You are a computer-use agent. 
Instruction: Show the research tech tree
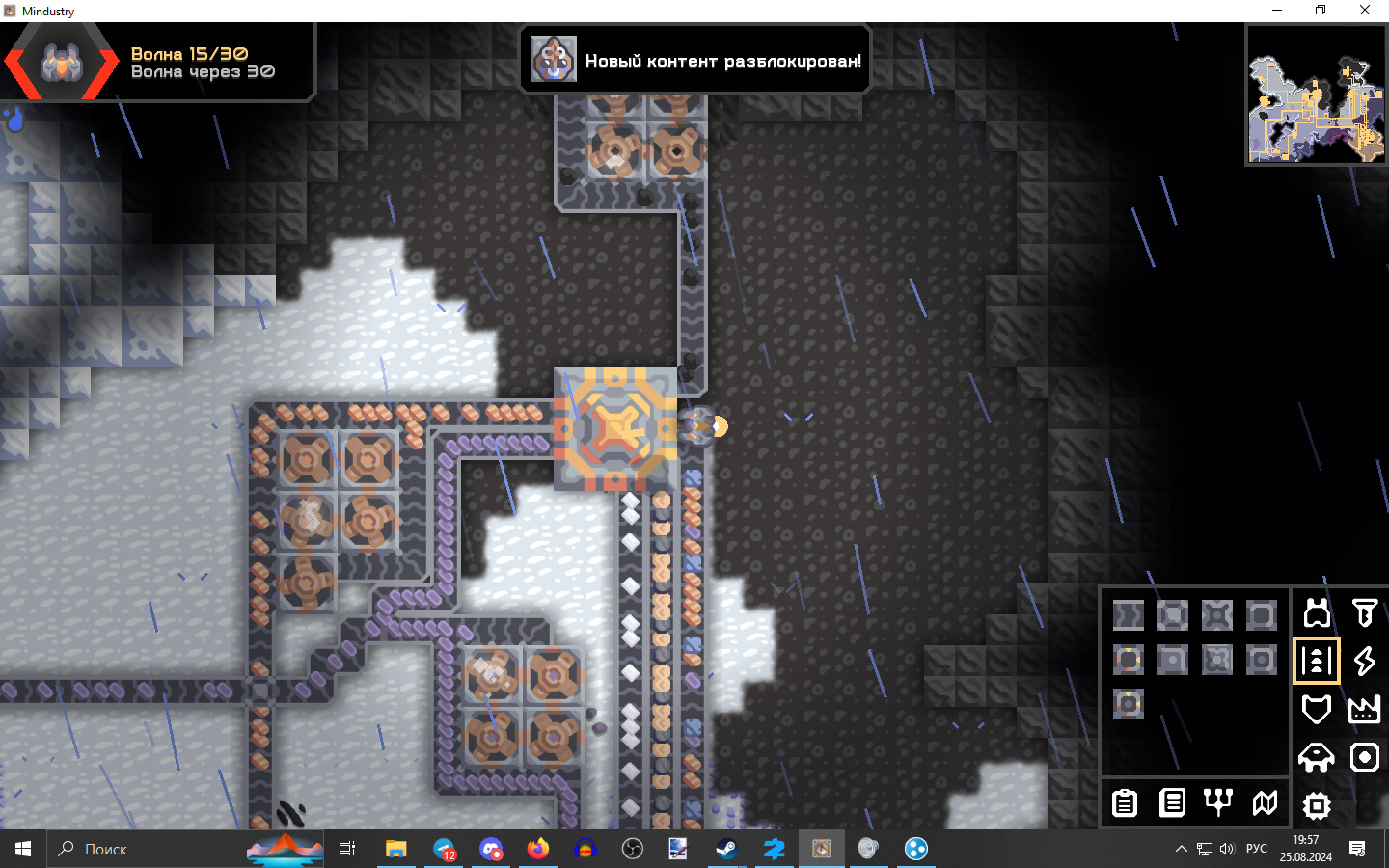point(1218,802)
